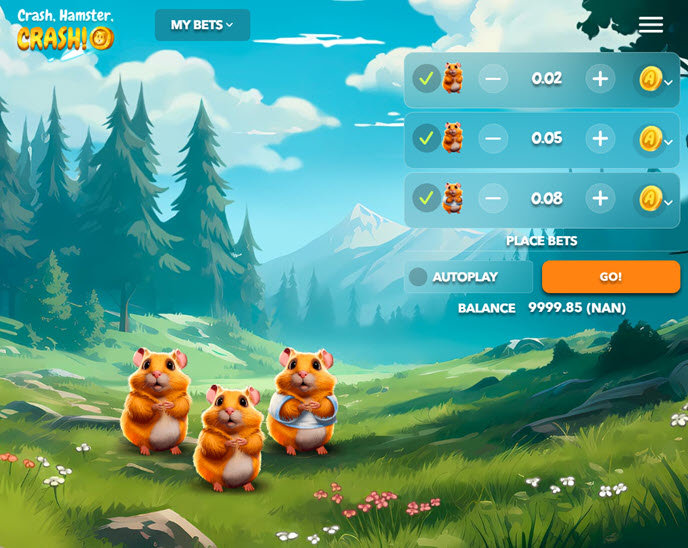Decrease the 0.08 bet amount
The height and width of the screenshot is (548, 688).
493,199
